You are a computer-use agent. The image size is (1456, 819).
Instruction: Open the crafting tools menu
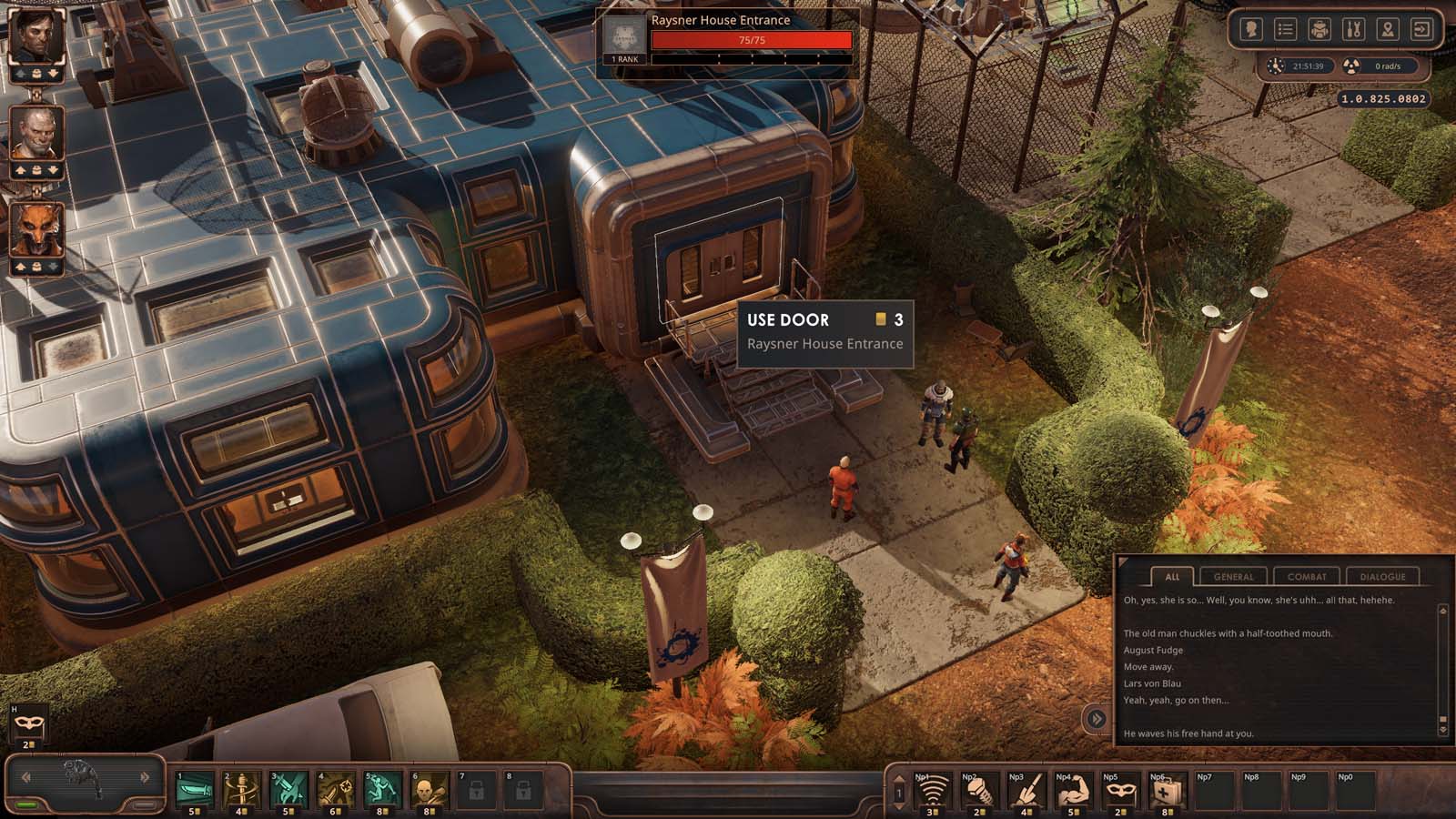coord(1353,30)
